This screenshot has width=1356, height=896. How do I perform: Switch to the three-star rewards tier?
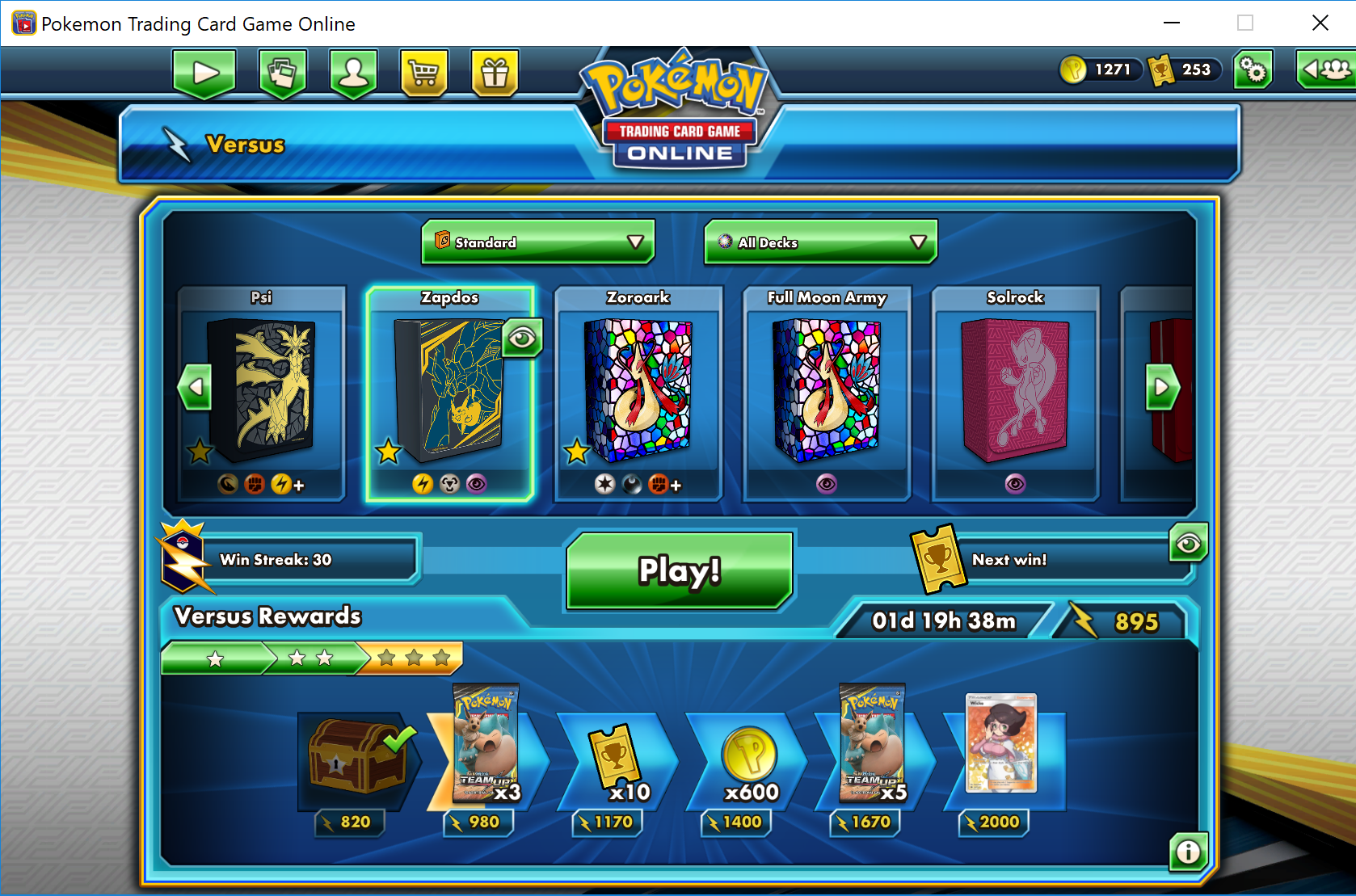[x=411, y=658]
